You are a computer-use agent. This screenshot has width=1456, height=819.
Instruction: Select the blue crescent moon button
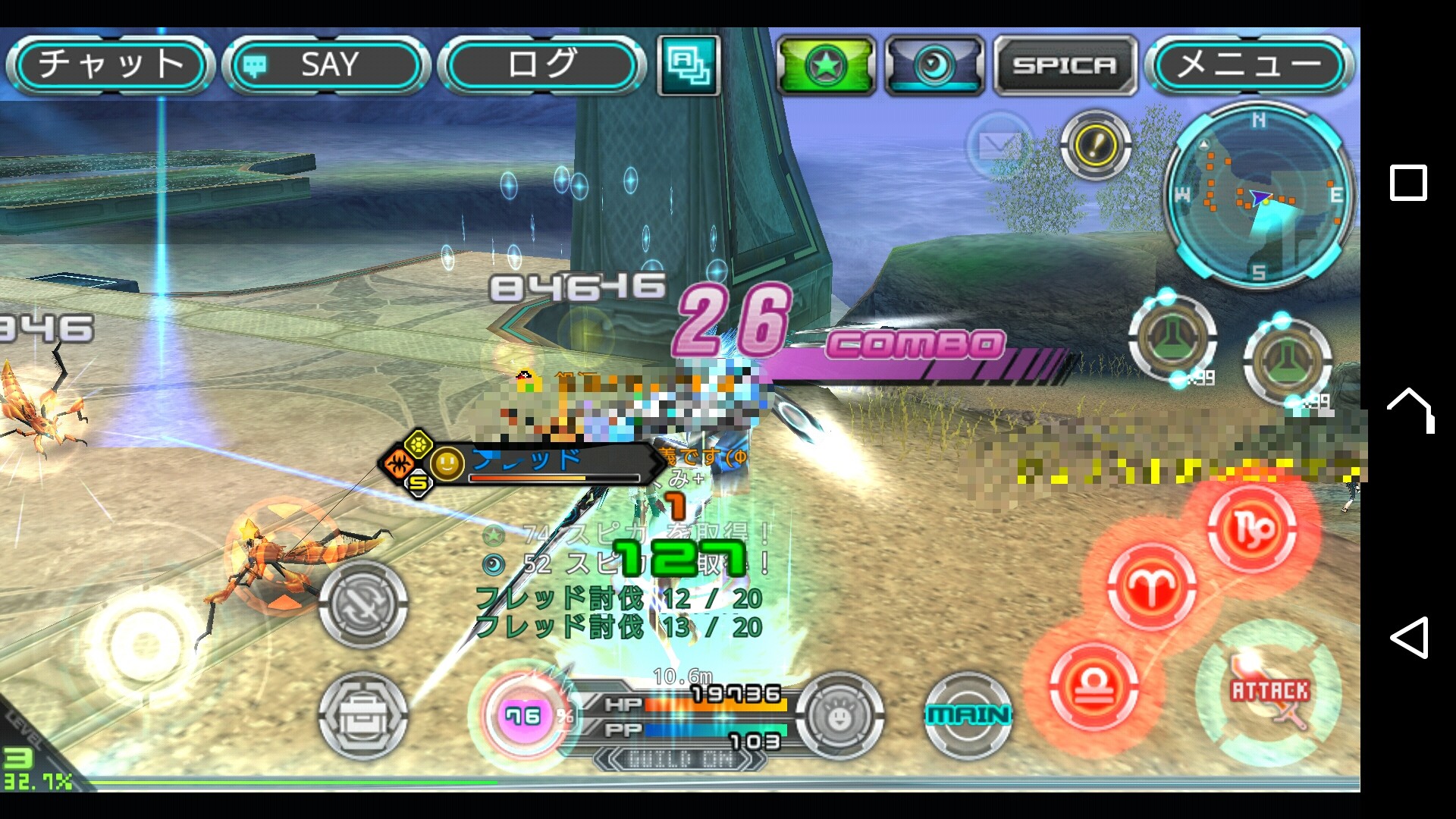tap(934, 66)
